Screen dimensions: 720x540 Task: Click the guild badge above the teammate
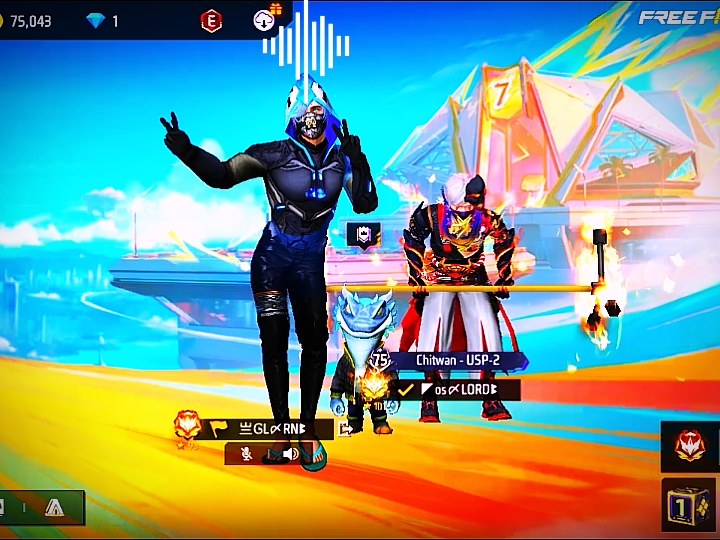[361, 235]
